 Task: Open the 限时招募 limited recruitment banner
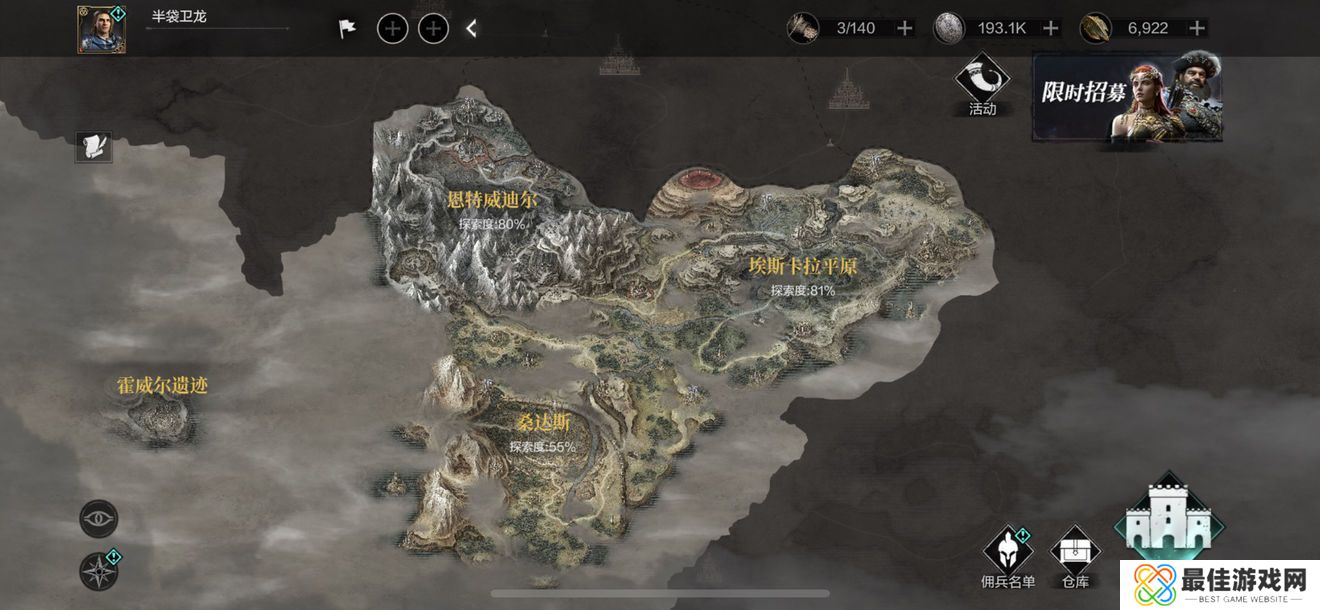pyautogui.click(x=1127, y=96)
